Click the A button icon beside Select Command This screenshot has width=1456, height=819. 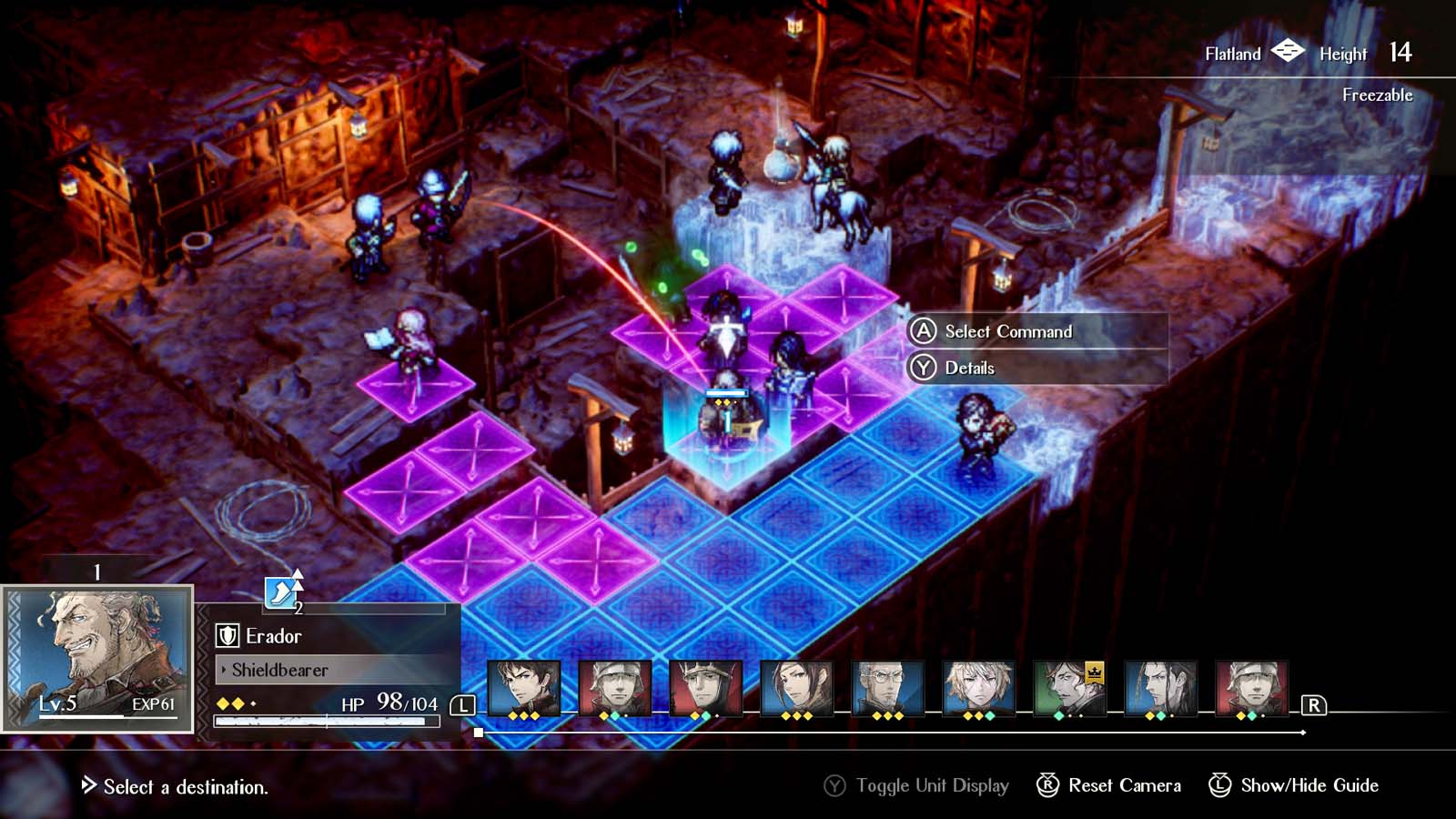[x=924, y=332]
